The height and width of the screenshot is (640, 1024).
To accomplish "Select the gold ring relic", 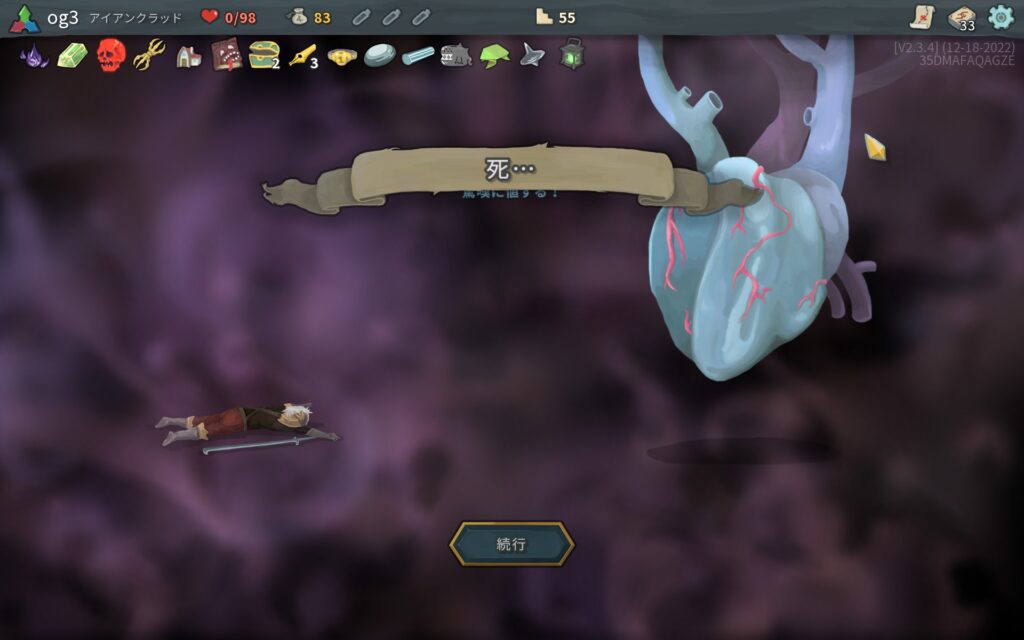I will coord(342,56).
